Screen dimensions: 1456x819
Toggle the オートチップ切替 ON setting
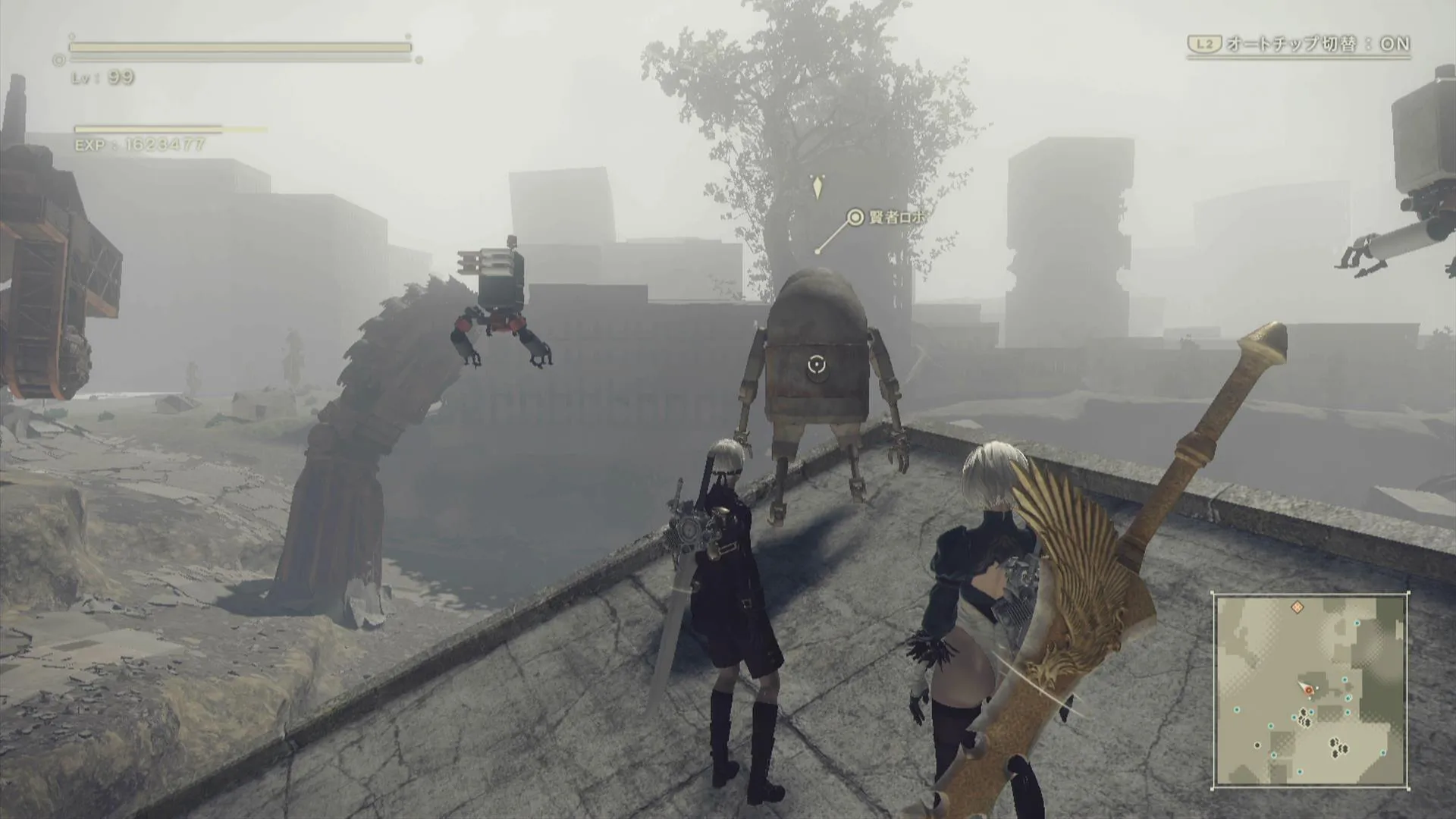point(1299,44)
